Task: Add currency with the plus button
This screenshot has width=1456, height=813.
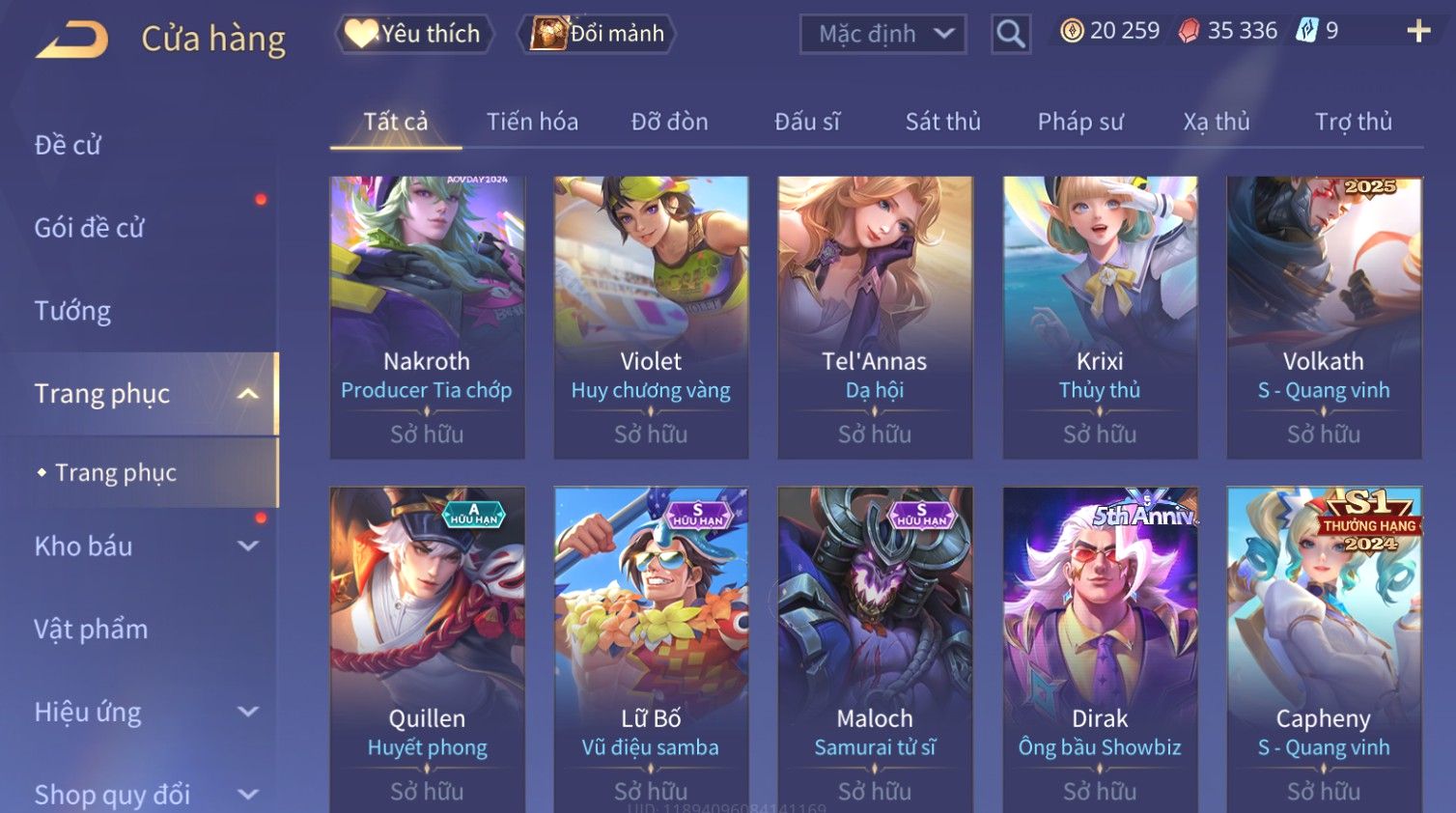Action: 1418,31
